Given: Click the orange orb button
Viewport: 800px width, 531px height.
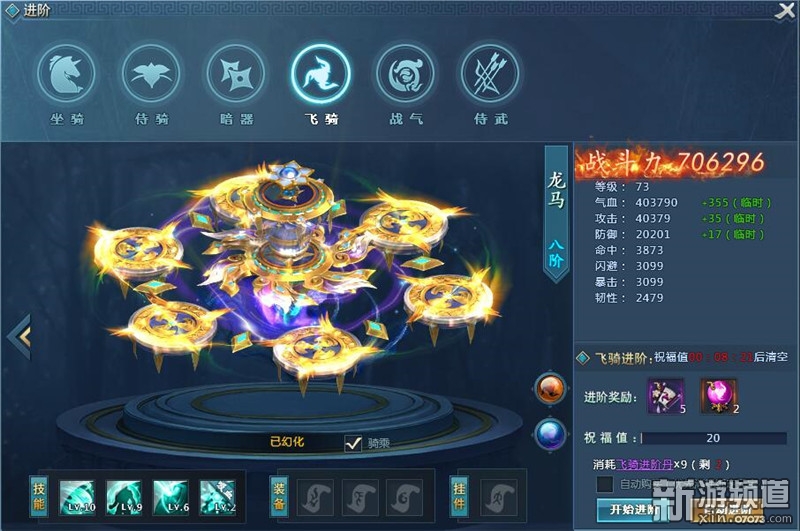Looking at the screenshot, I should [x=550, y=389].
